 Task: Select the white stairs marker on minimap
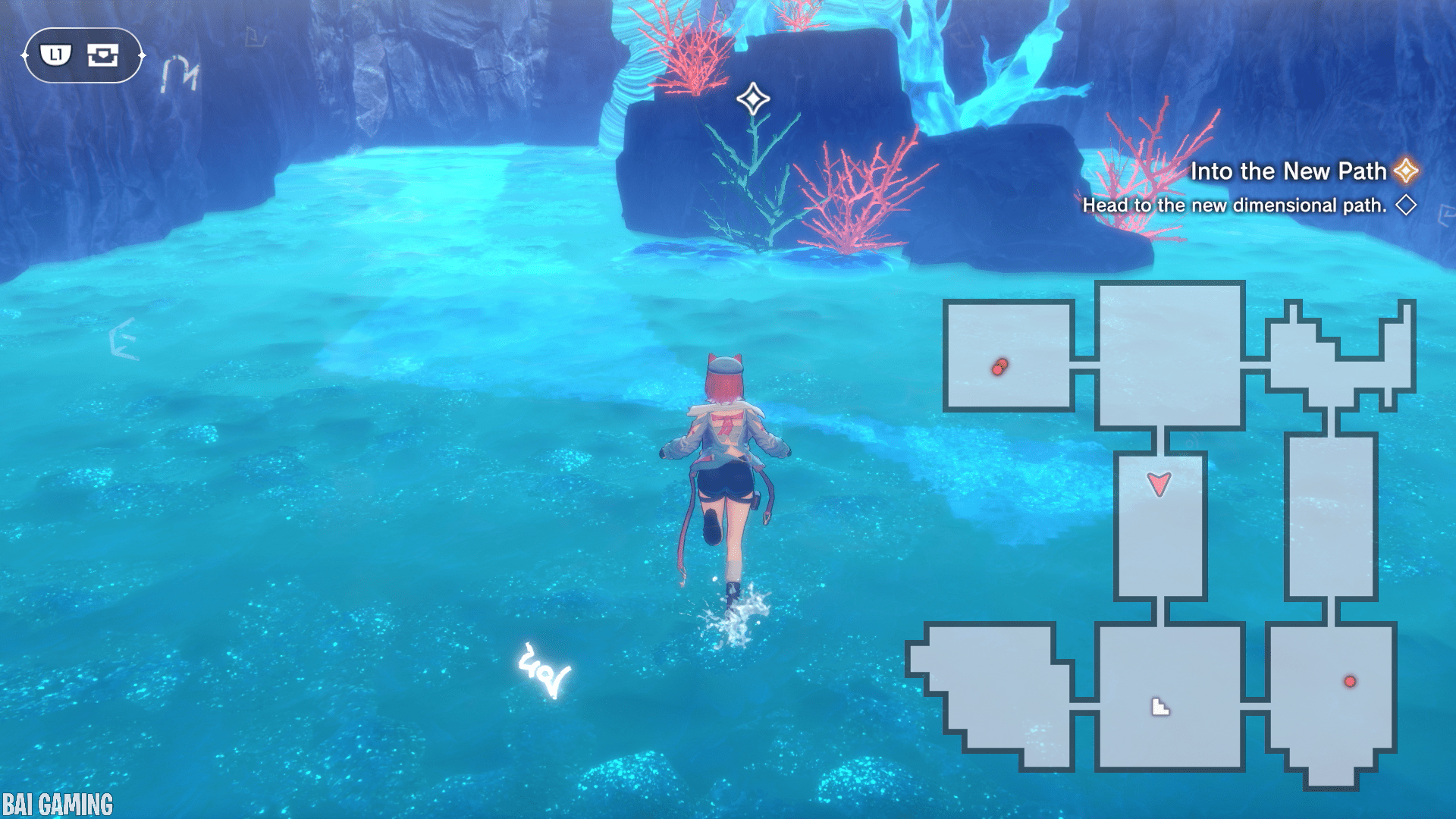1160,707
